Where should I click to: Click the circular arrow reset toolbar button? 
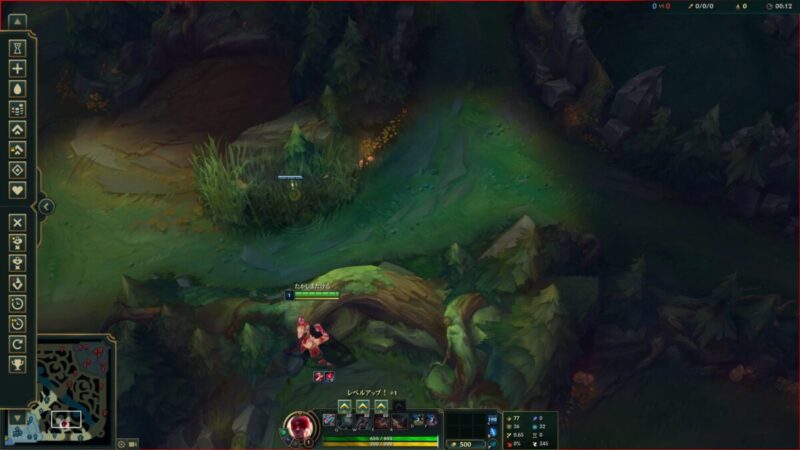pos(17,343)
